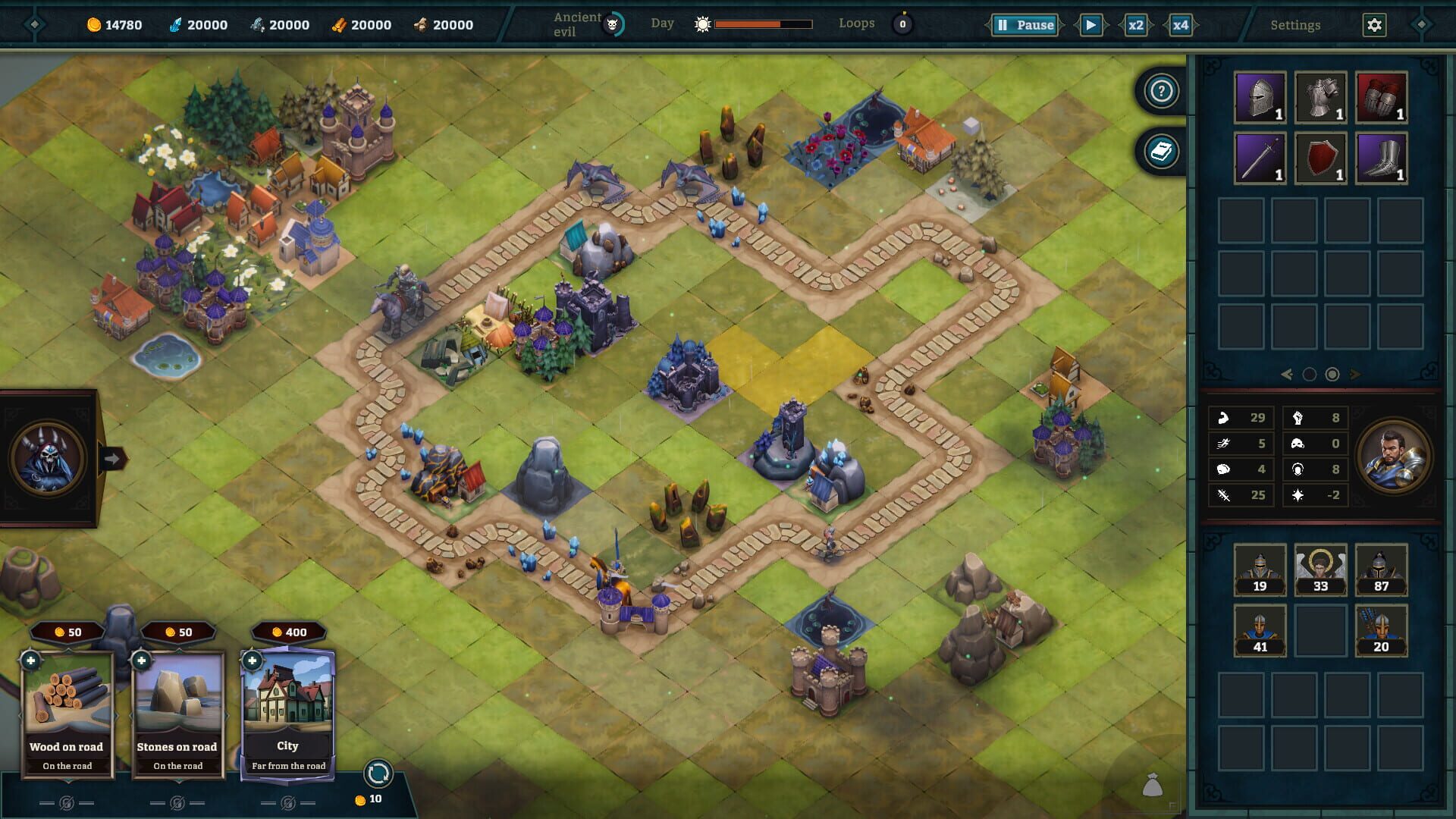
Task: Open the Settings menu entry
Action: click(1297, 24)
